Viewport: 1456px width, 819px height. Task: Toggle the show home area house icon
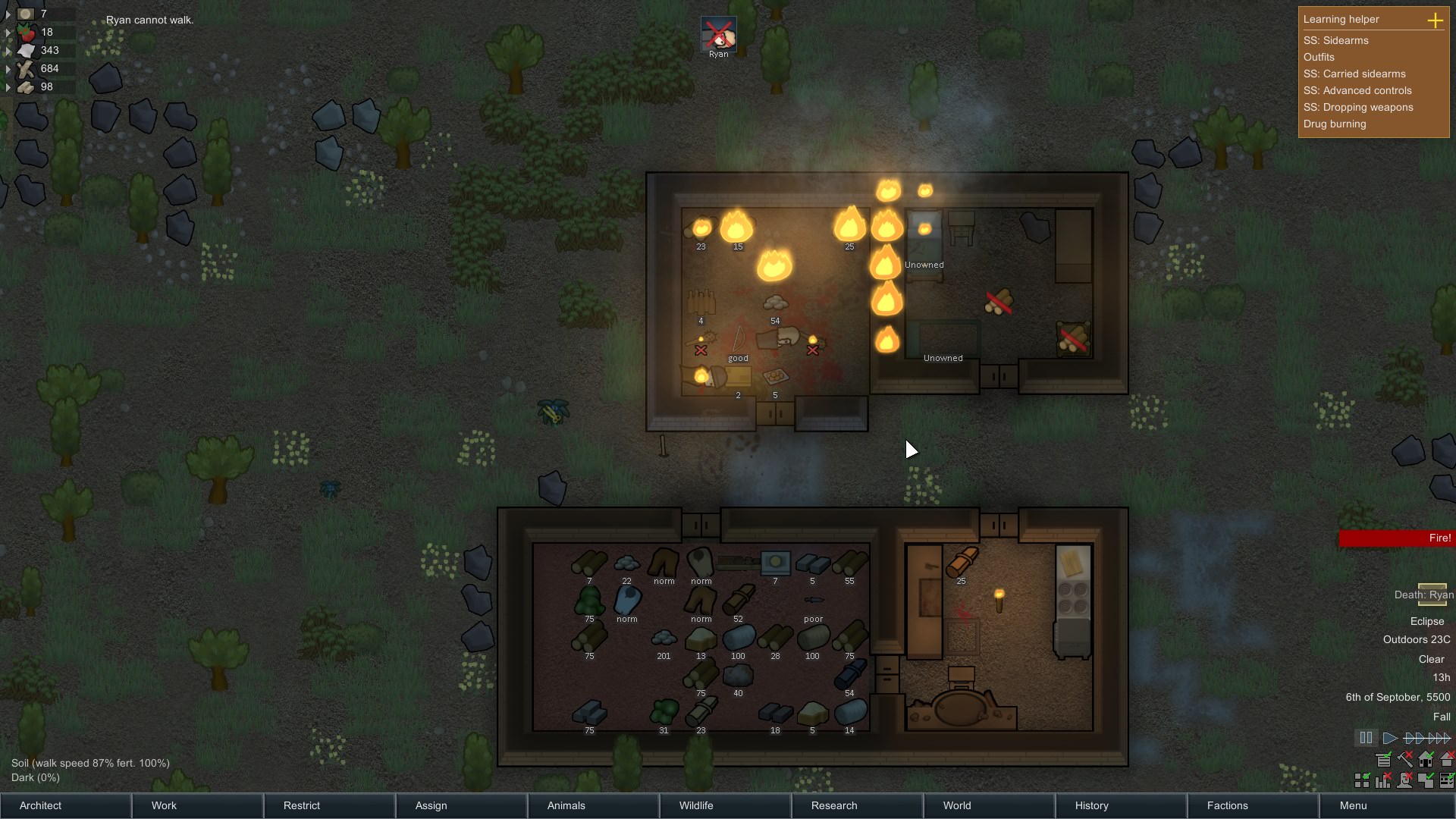(x=1426, y=760)
